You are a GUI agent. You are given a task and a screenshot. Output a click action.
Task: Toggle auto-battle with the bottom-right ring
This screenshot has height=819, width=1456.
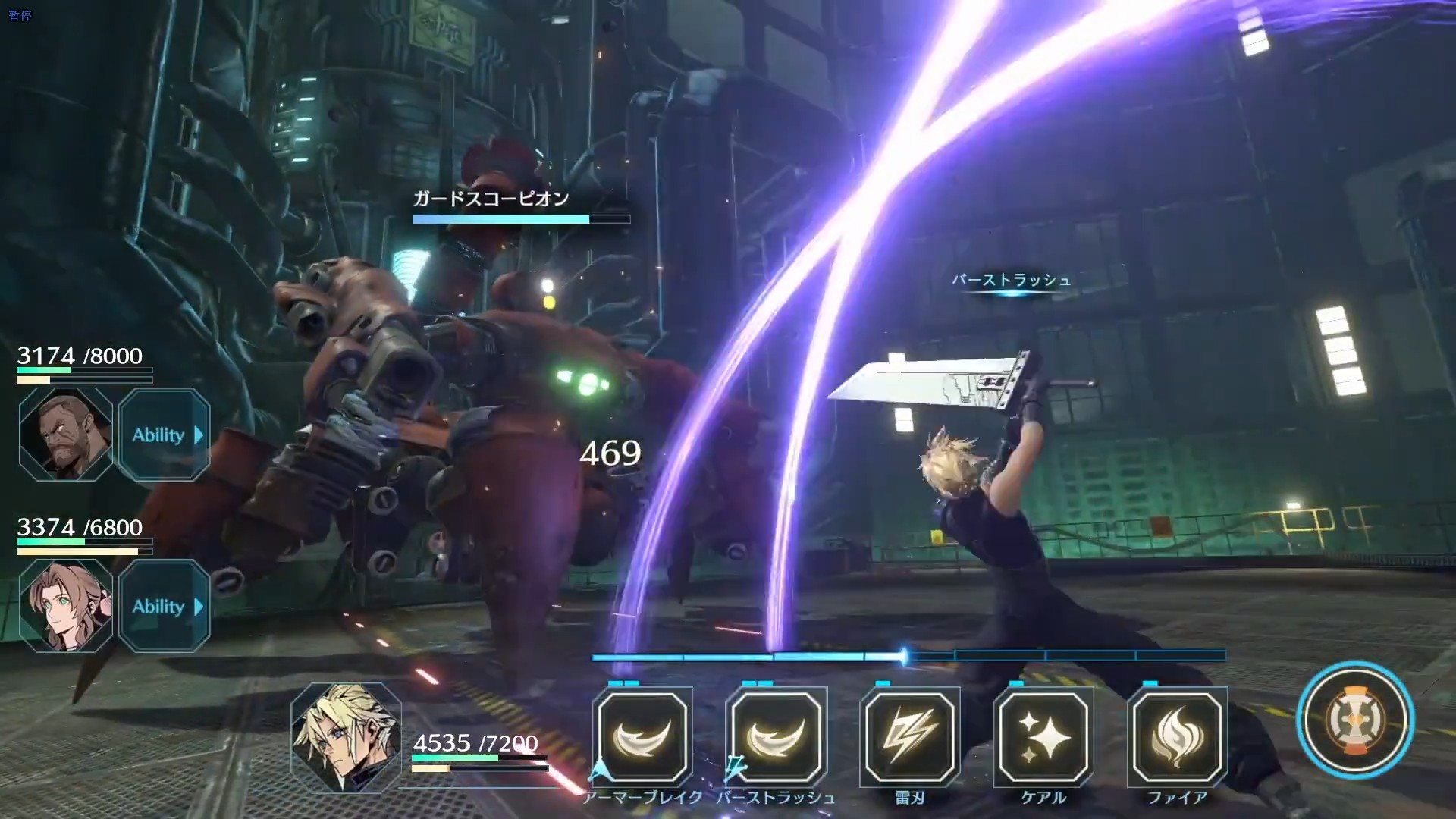(x=1355, y=723)
